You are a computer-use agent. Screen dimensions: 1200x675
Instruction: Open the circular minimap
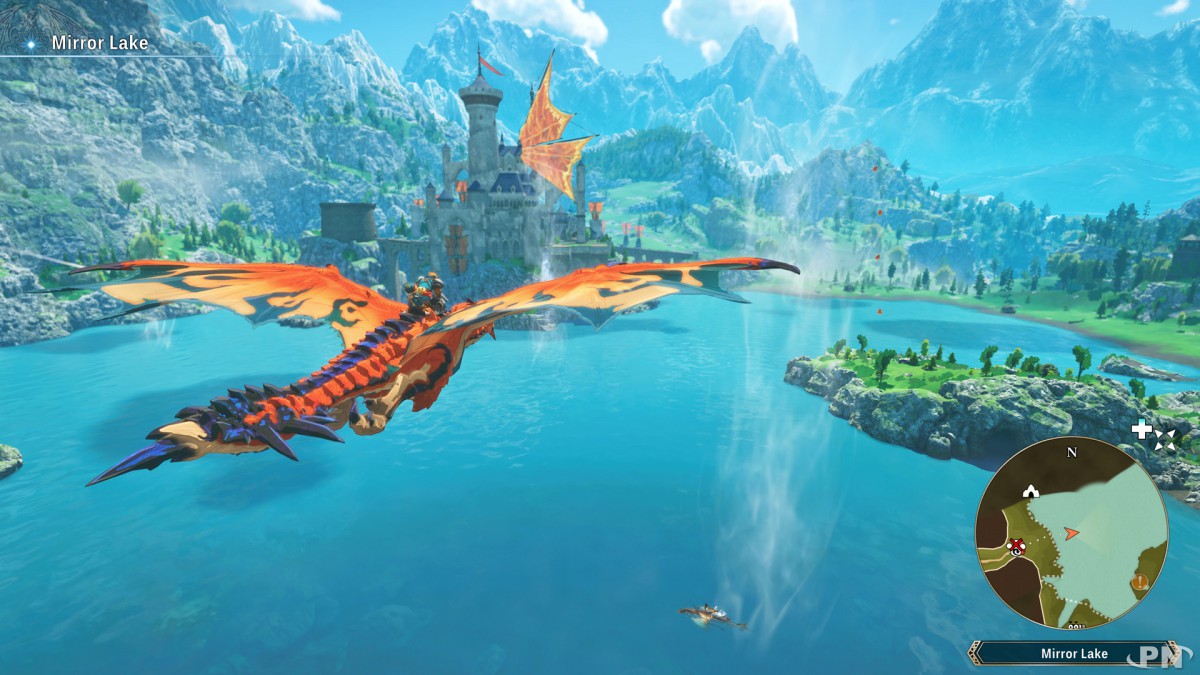[1071, 532]
